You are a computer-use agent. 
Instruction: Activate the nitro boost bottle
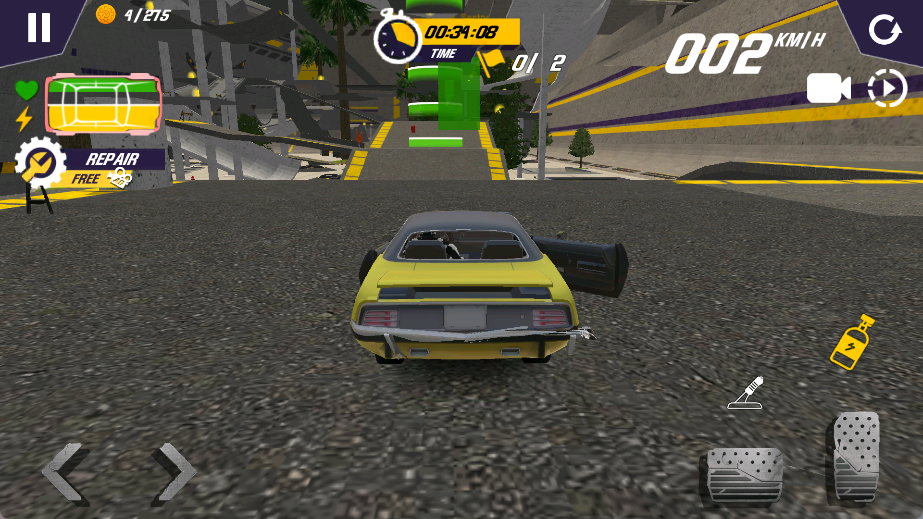click(853, 342)
